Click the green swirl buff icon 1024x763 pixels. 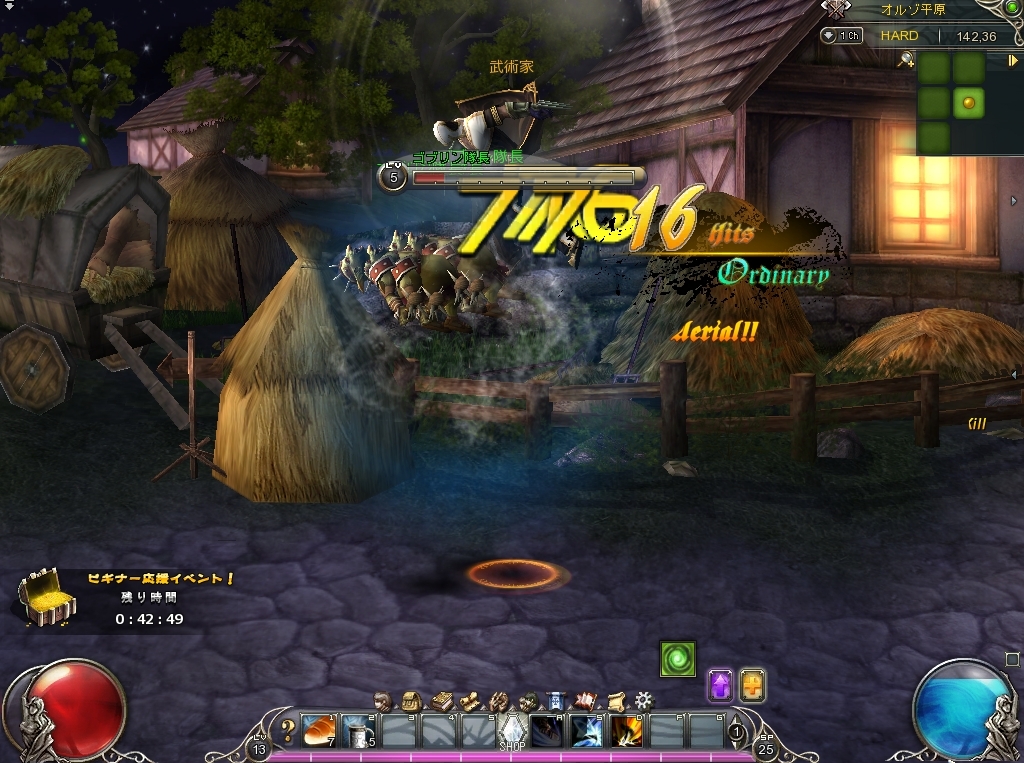[677, 659]
